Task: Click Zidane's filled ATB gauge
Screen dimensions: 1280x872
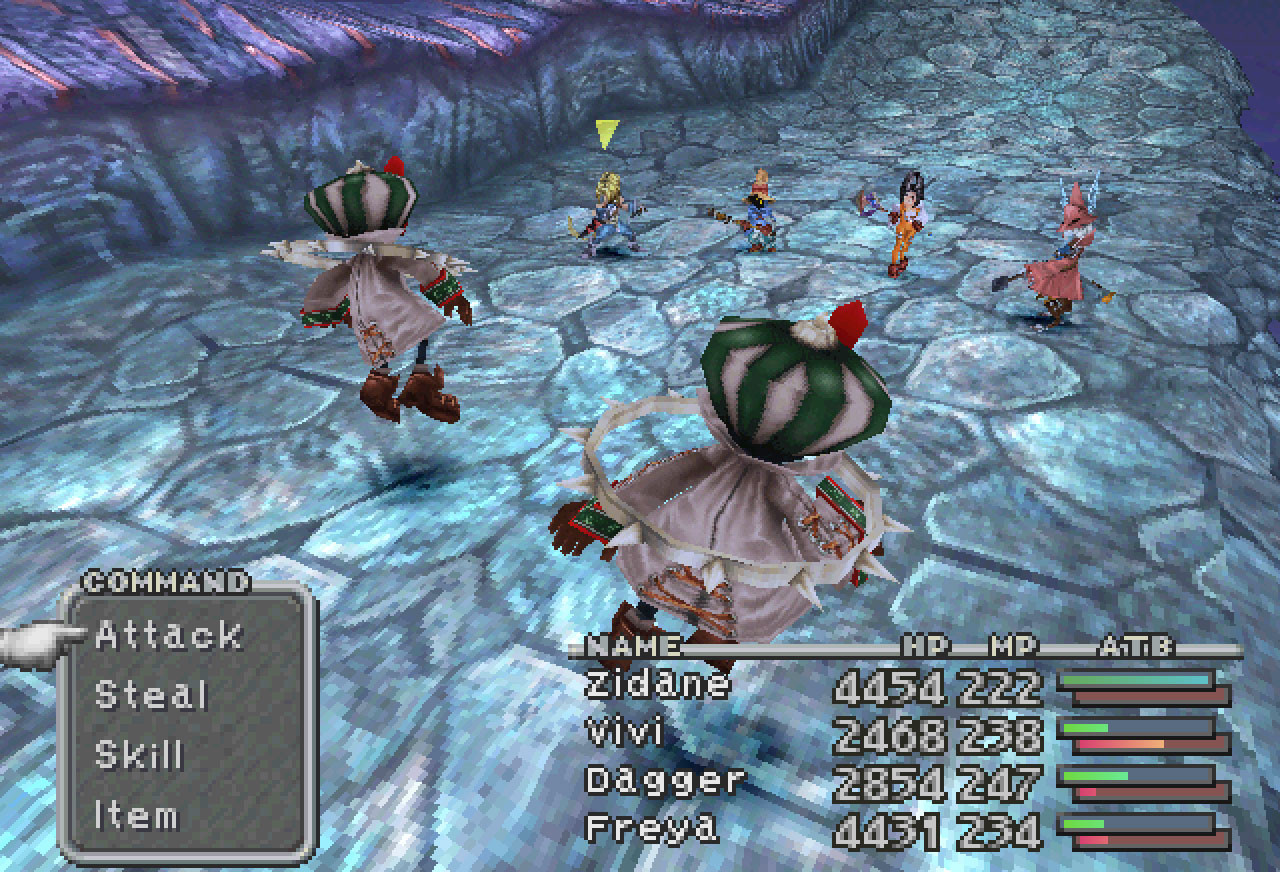Action: 1140,678
